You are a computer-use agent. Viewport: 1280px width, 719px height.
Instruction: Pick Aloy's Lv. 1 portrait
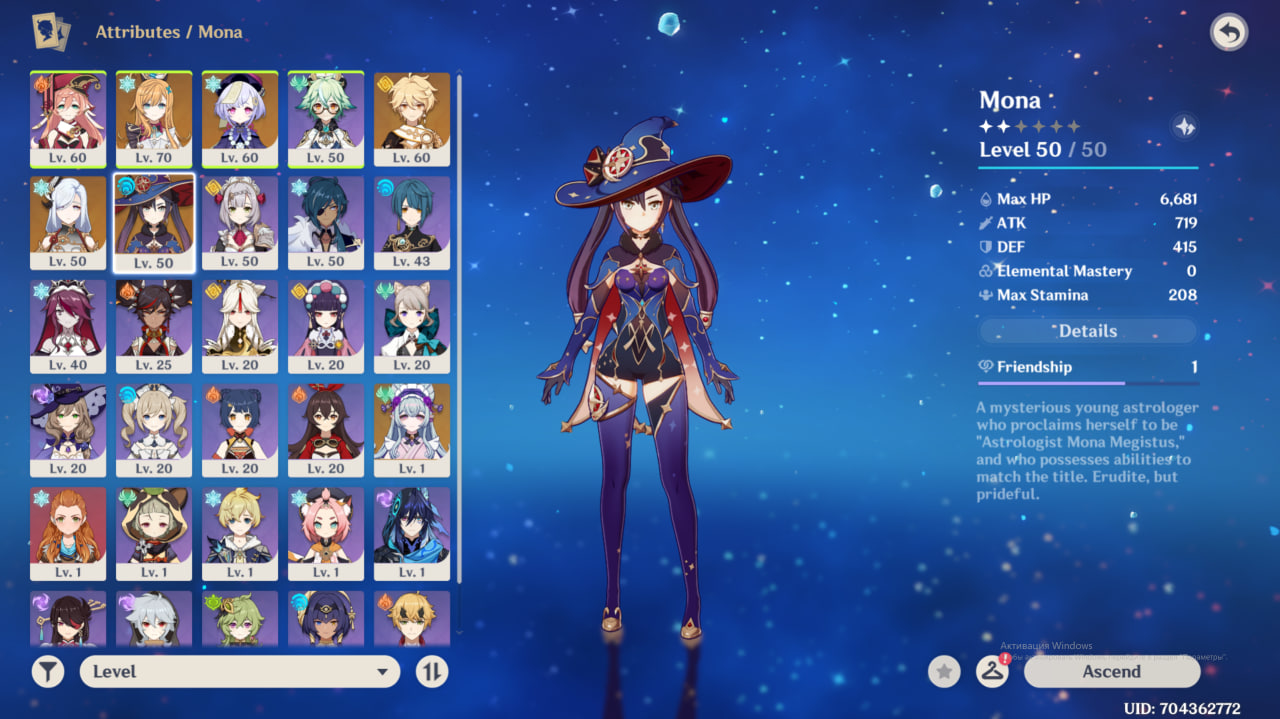(x=68, y=535)
